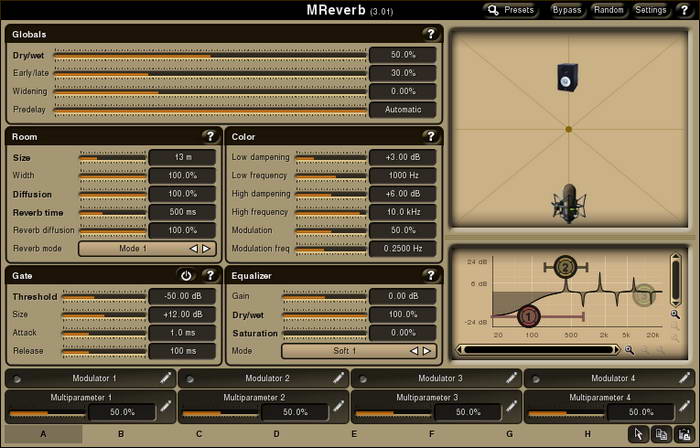Open the Settings panel
The width and height of the screenshot is (700, 448).
pos(650,10)
